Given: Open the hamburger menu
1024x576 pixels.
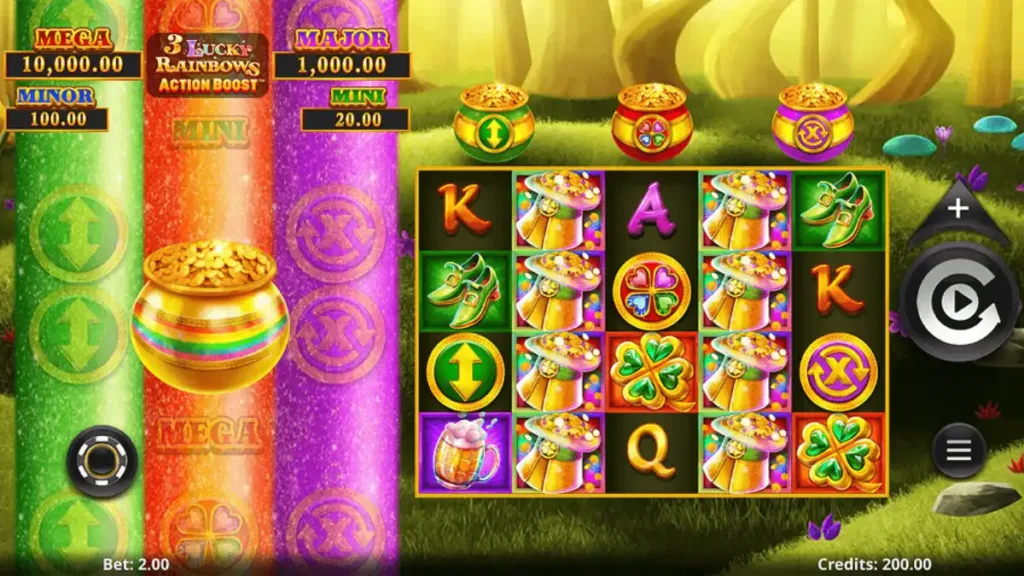Looking at the screenshot, I should tap(958, 451).
